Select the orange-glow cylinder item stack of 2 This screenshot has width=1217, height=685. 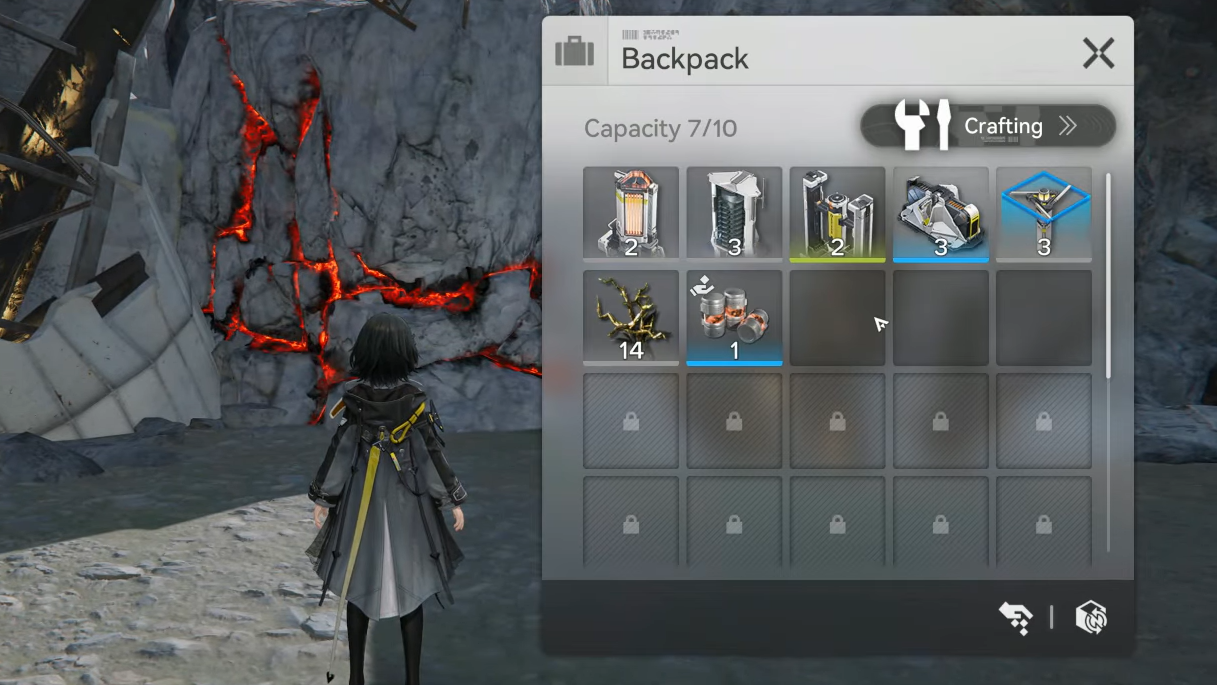(631, 213)
